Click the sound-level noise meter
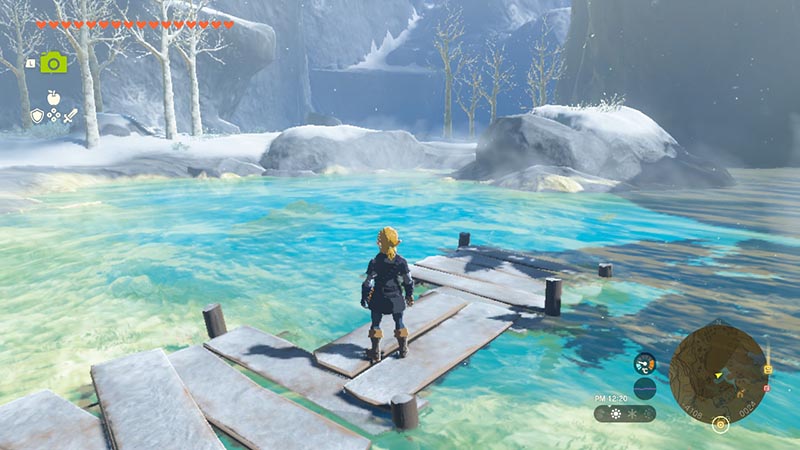800x450 pixels. [x=645, y=386]
